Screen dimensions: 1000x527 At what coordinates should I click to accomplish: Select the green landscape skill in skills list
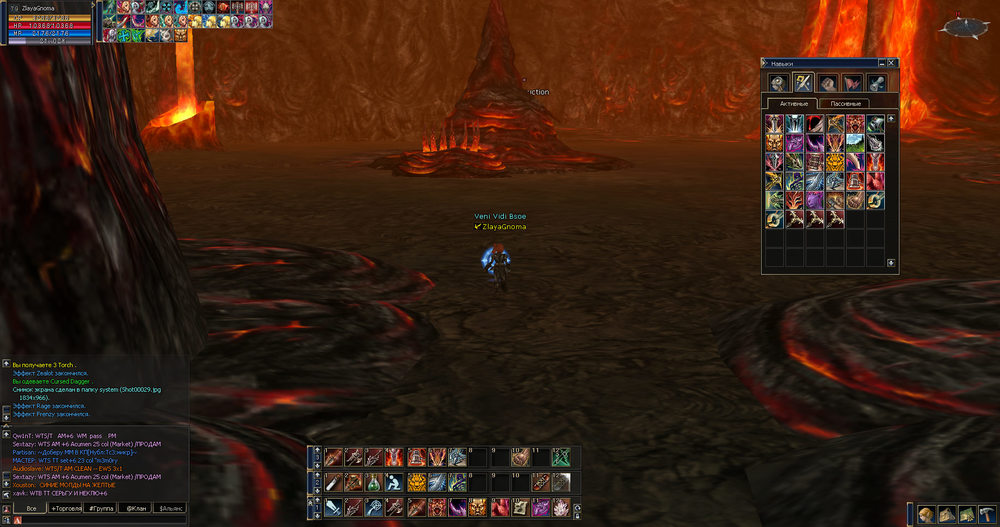coord(855,143)
